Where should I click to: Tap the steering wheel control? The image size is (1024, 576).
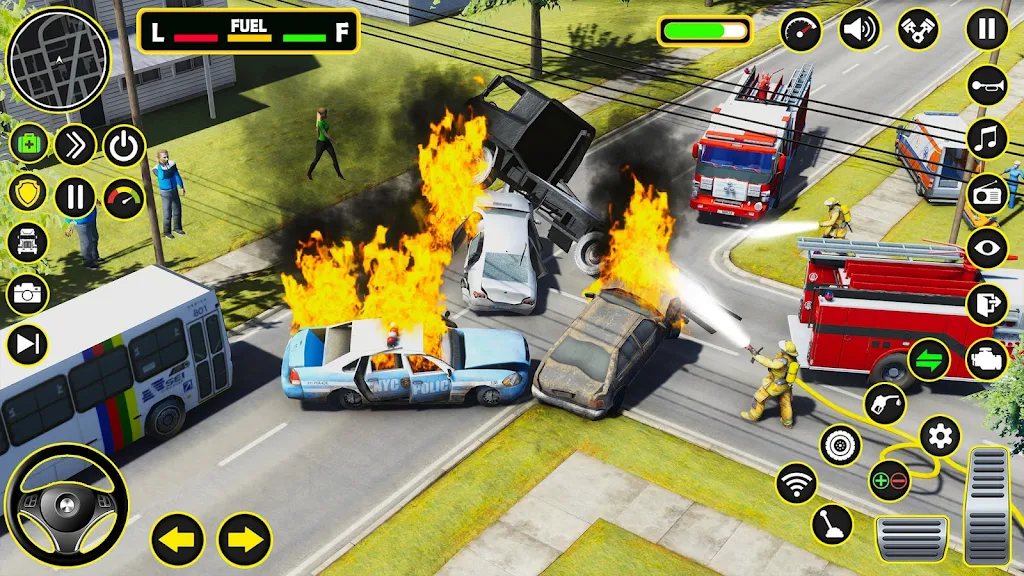pyautogui.click(x=67, y=505)
